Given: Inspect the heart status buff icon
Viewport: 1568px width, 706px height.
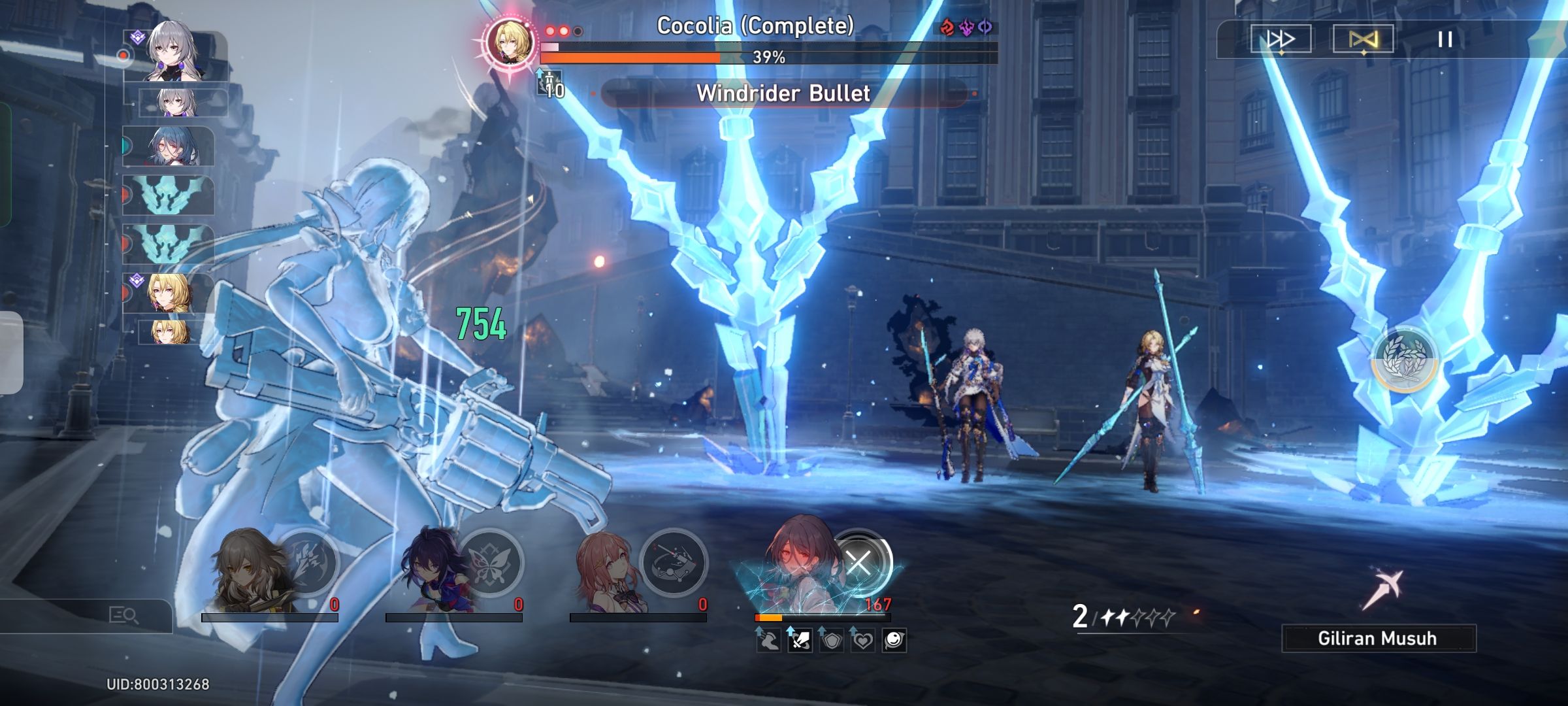Looking at the screenshot, I should coord(862,640).
